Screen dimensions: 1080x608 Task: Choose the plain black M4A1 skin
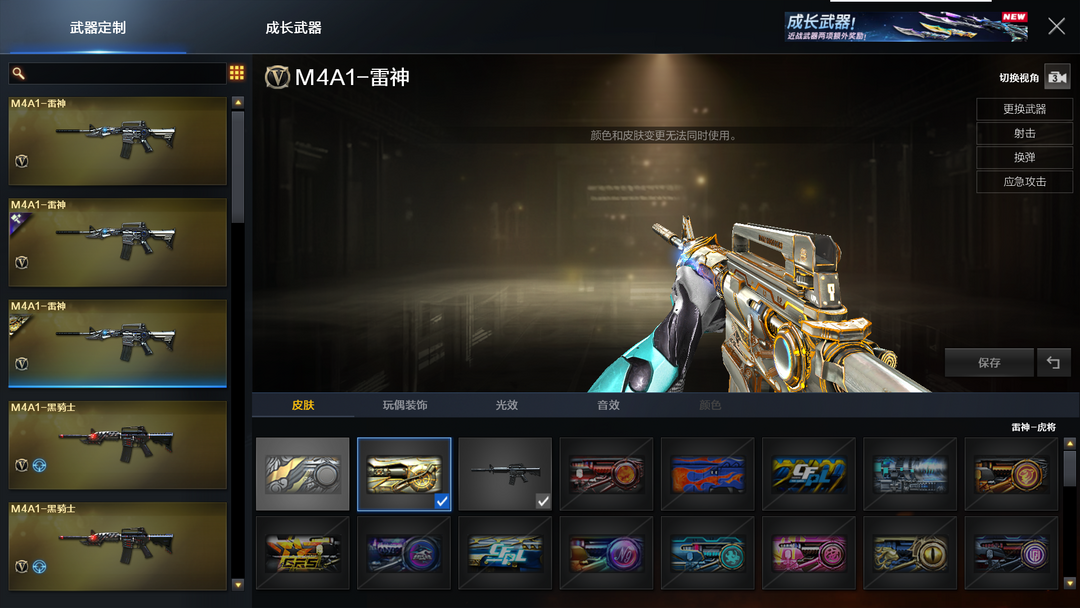[x=505, y=474]
